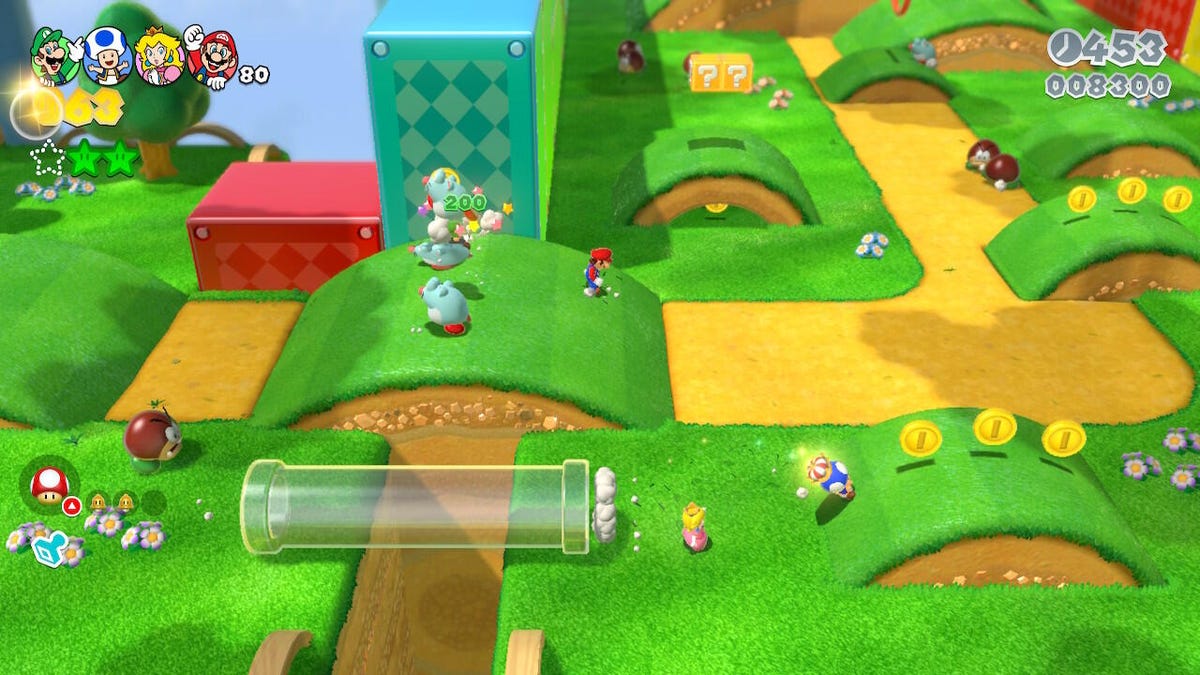The image size is (1200, 675).
Task: Click the blue Toad player icon
Action: [105, 55]
